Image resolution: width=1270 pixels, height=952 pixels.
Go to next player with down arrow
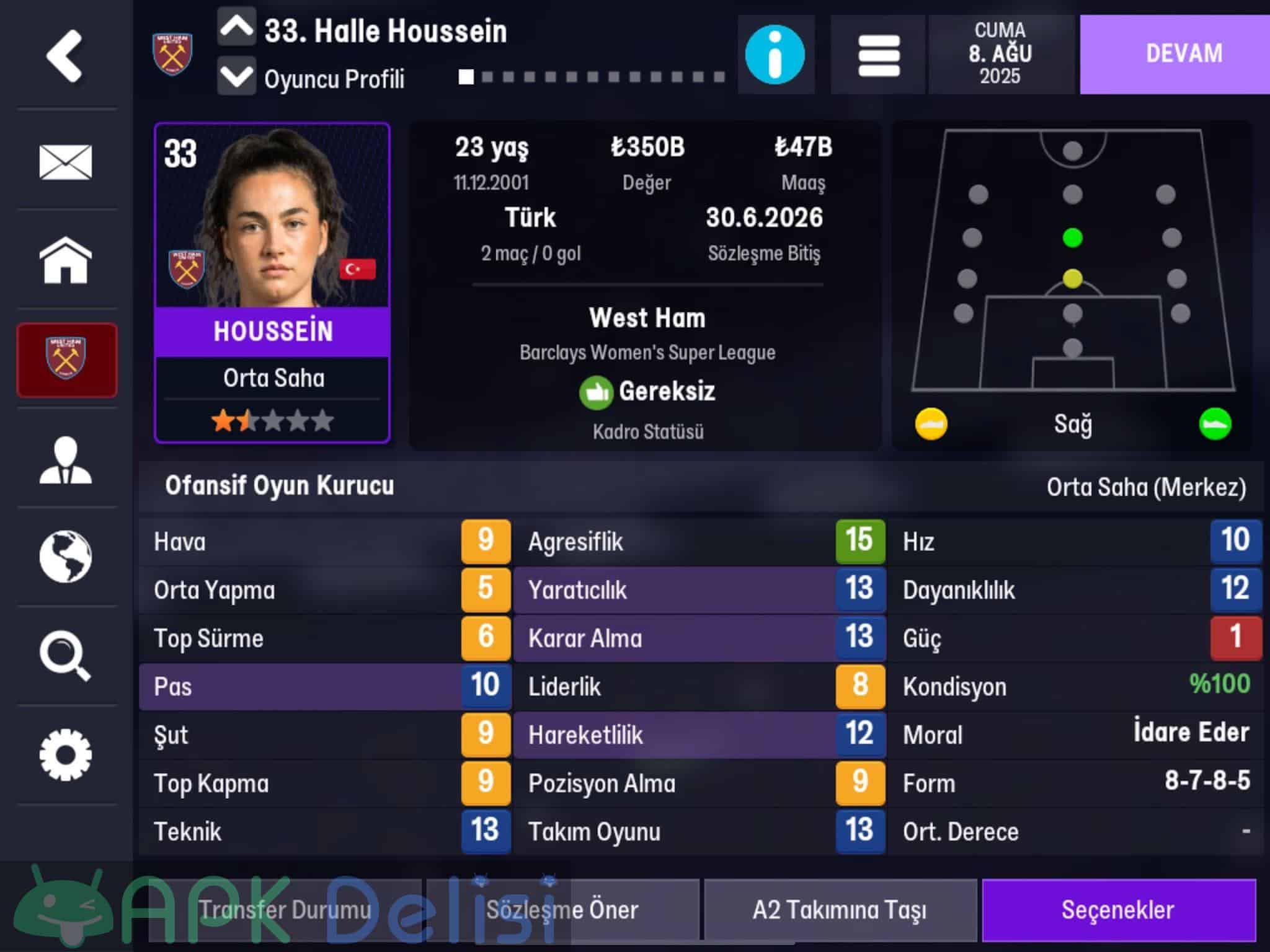[x=236, y=77]
